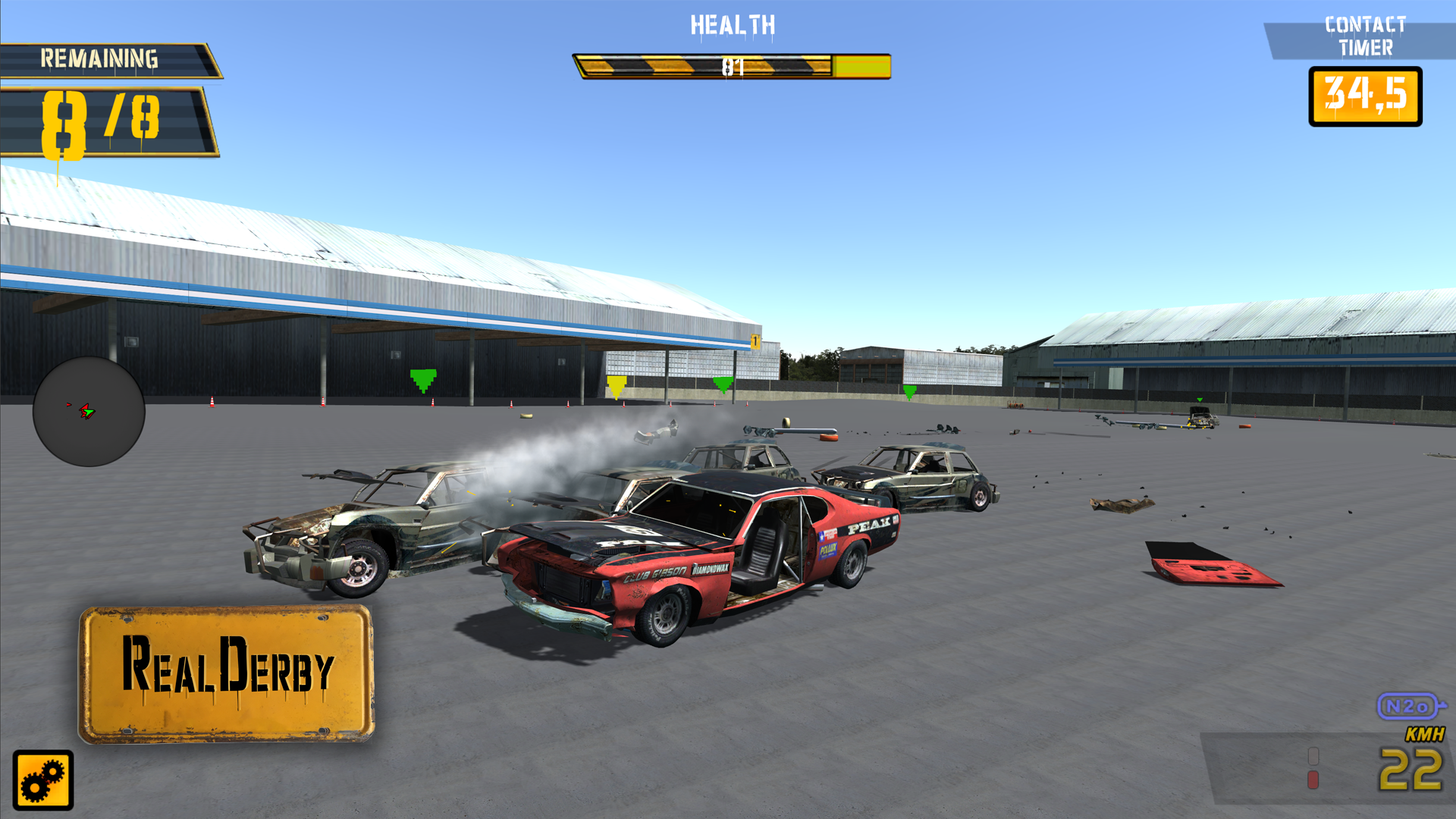Screen dimensions: 1456x819
Task: Open the gears settings icon bottom-left
Action: (43, 781)
